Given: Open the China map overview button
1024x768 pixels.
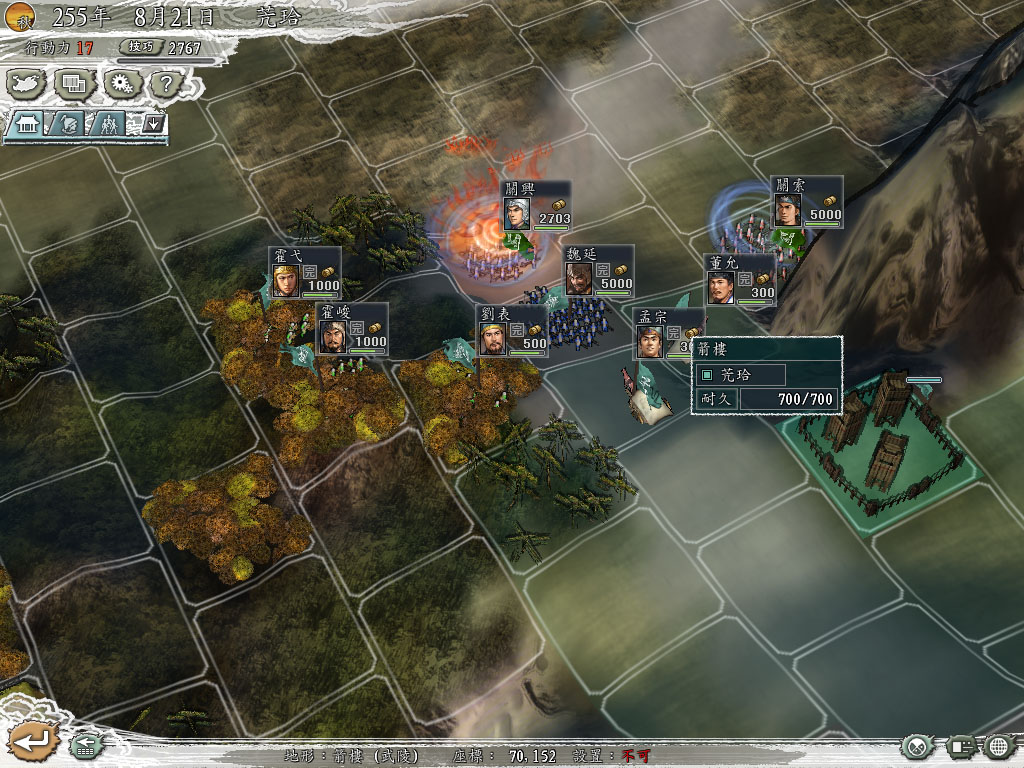Looking at the screenshot, I should tap(27, 83).
